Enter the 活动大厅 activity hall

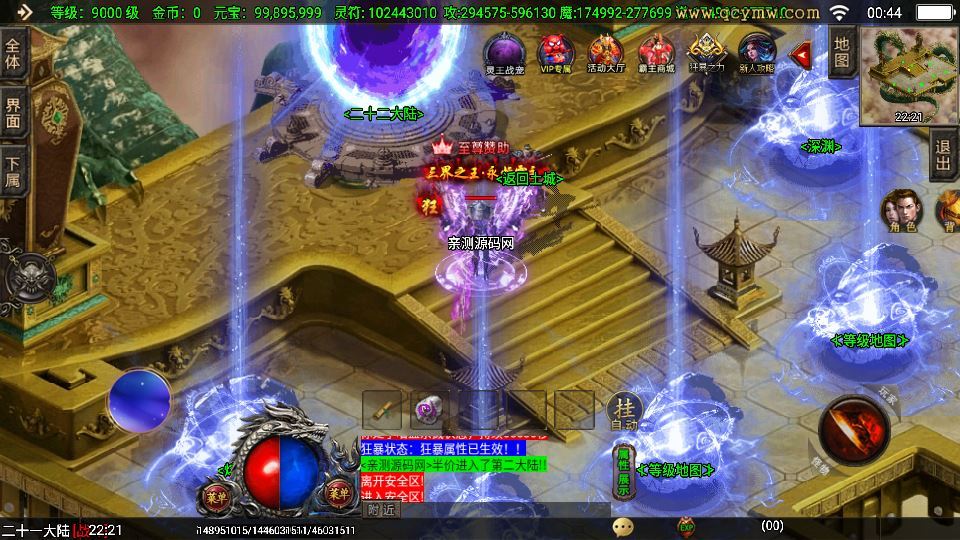click(x=605, y=52)
